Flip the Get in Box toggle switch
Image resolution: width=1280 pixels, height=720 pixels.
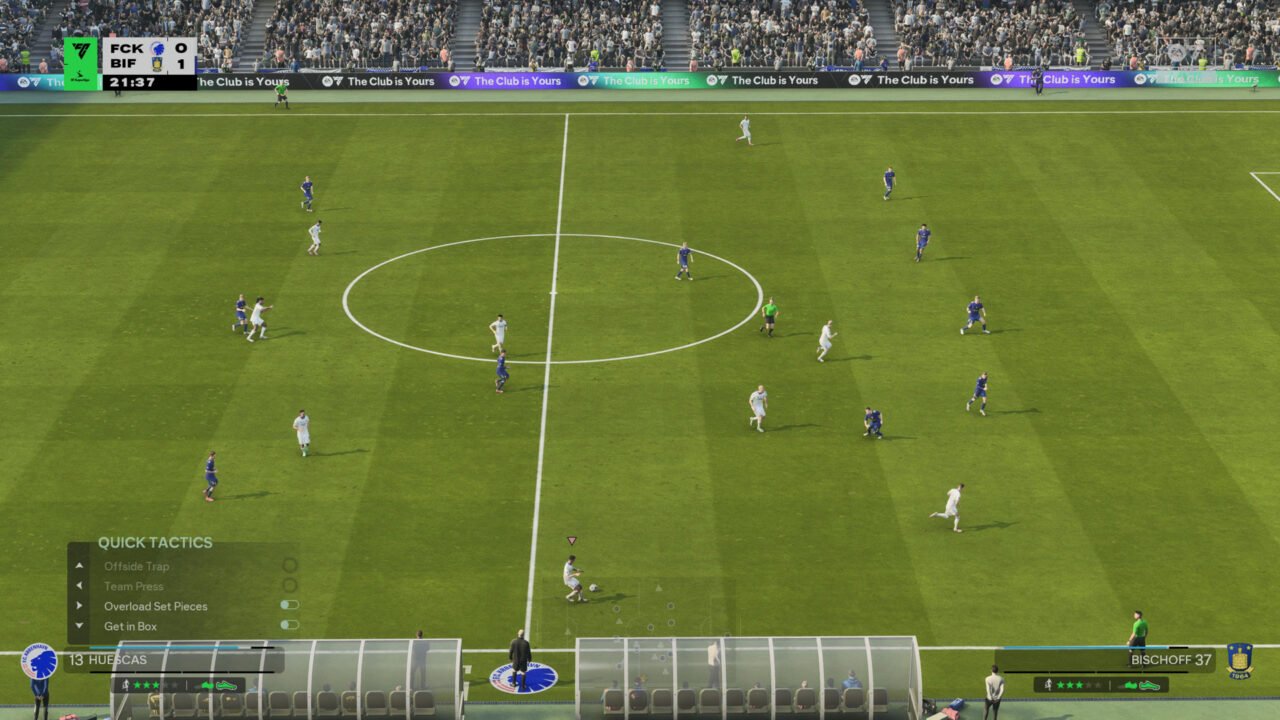click(x=289, y=625)
